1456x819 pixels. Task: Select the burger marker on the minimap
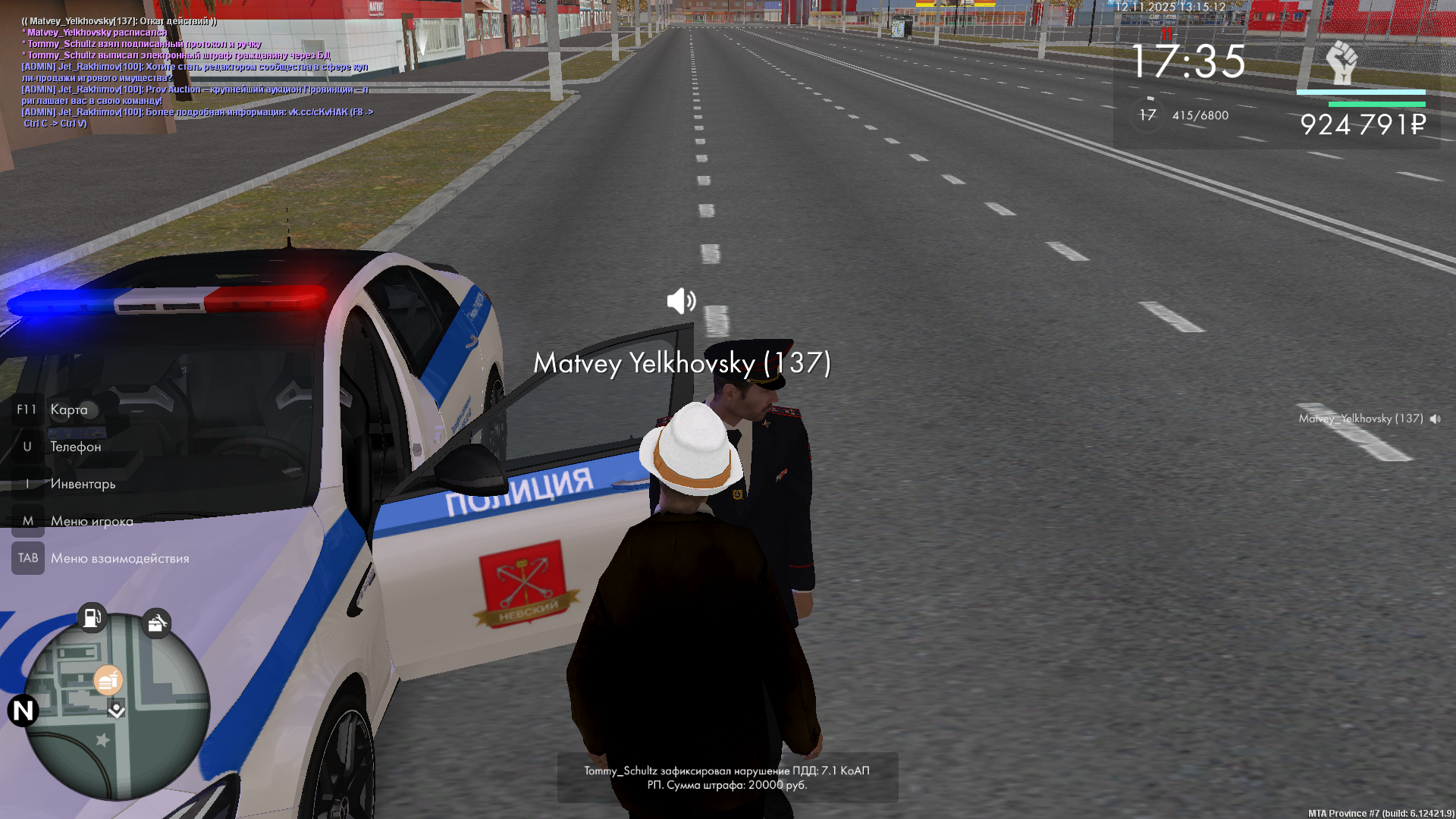pos(108,680)
